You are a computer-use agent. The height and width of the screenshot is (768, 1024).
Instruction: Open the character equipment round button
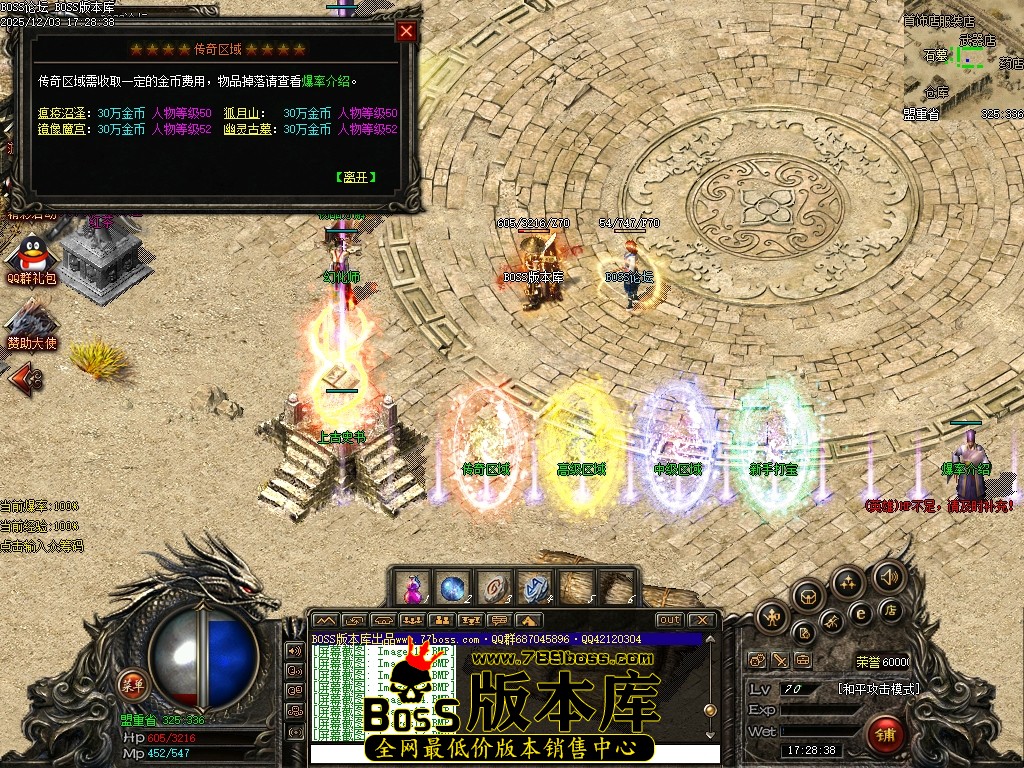pos(773,615)
